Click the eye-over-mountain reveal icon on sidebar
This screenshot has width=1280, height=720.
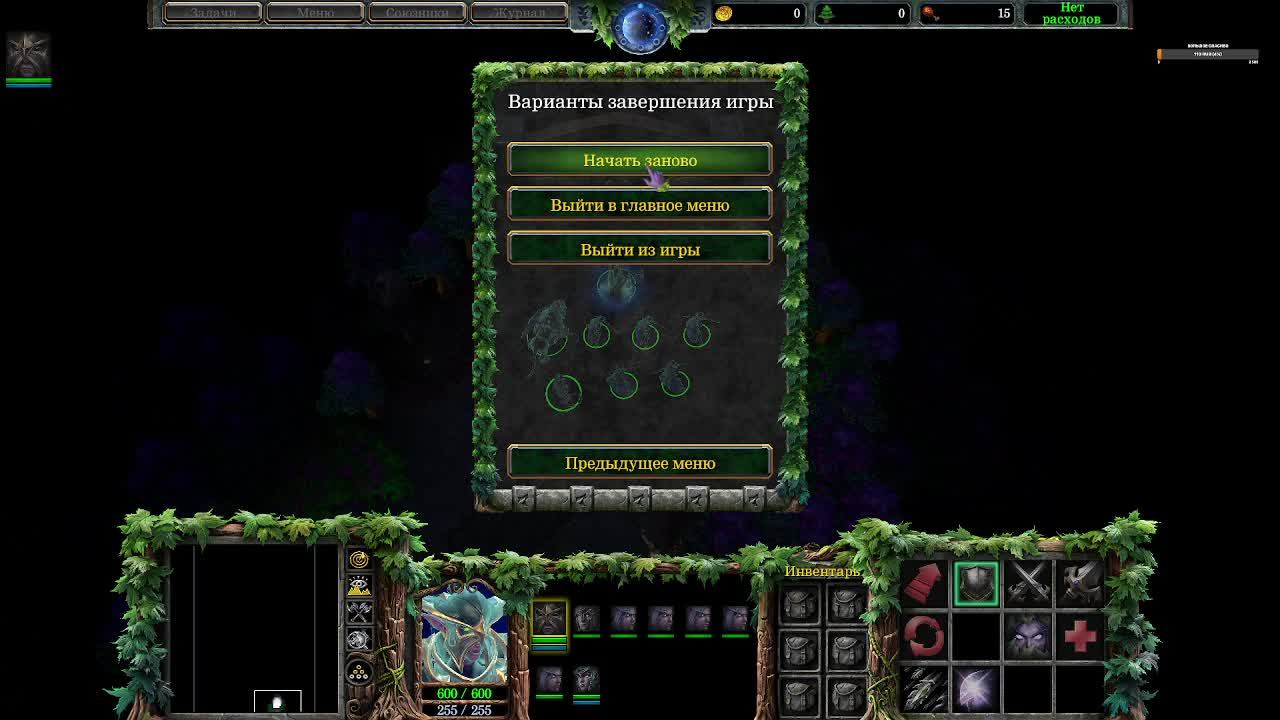pyautogui.click(x=359, y=585)
